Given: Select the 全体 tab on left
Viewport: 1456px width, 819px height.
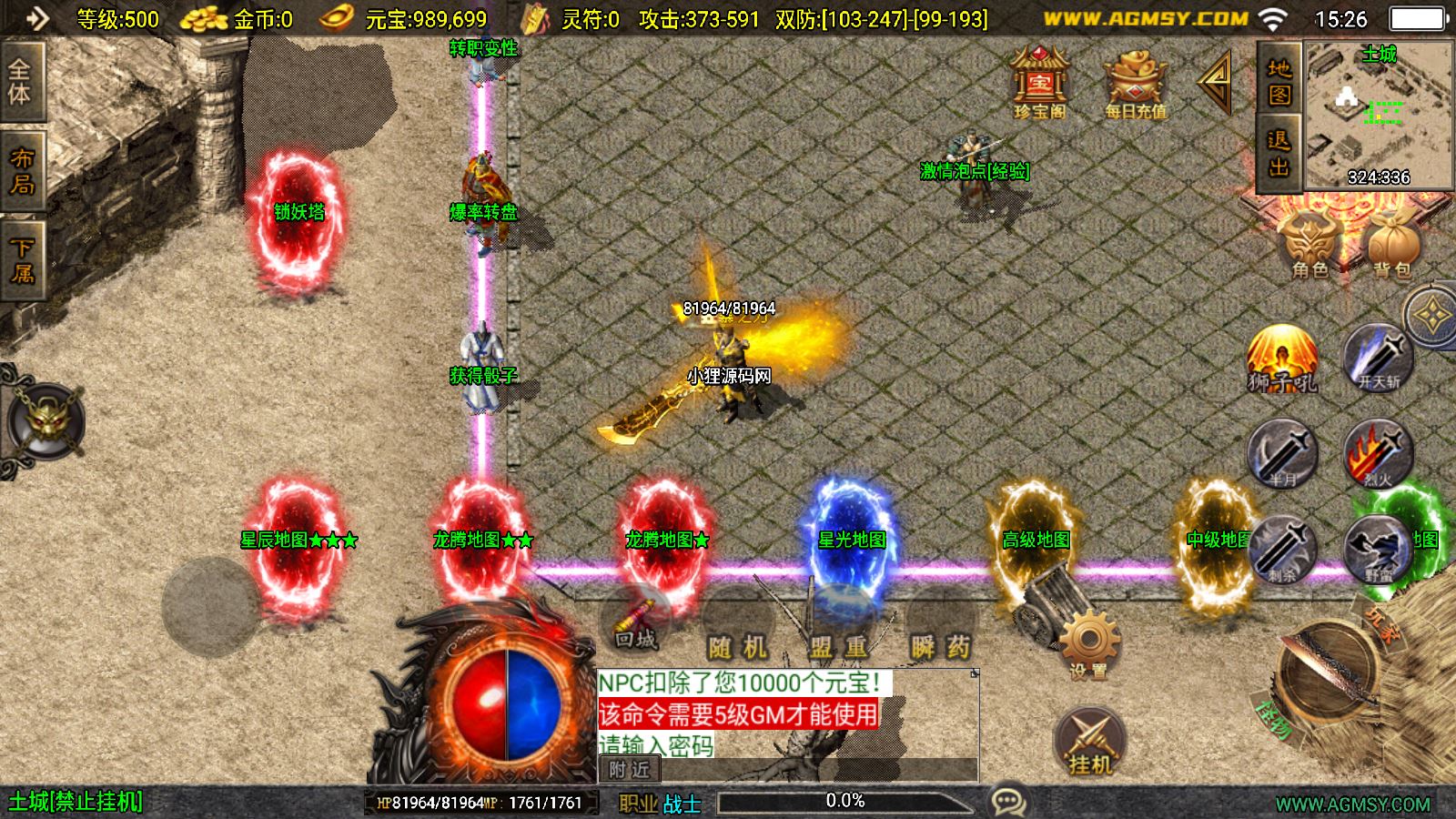Looking at the screenshot, I should pyautogui.click(x=21, y=82).
